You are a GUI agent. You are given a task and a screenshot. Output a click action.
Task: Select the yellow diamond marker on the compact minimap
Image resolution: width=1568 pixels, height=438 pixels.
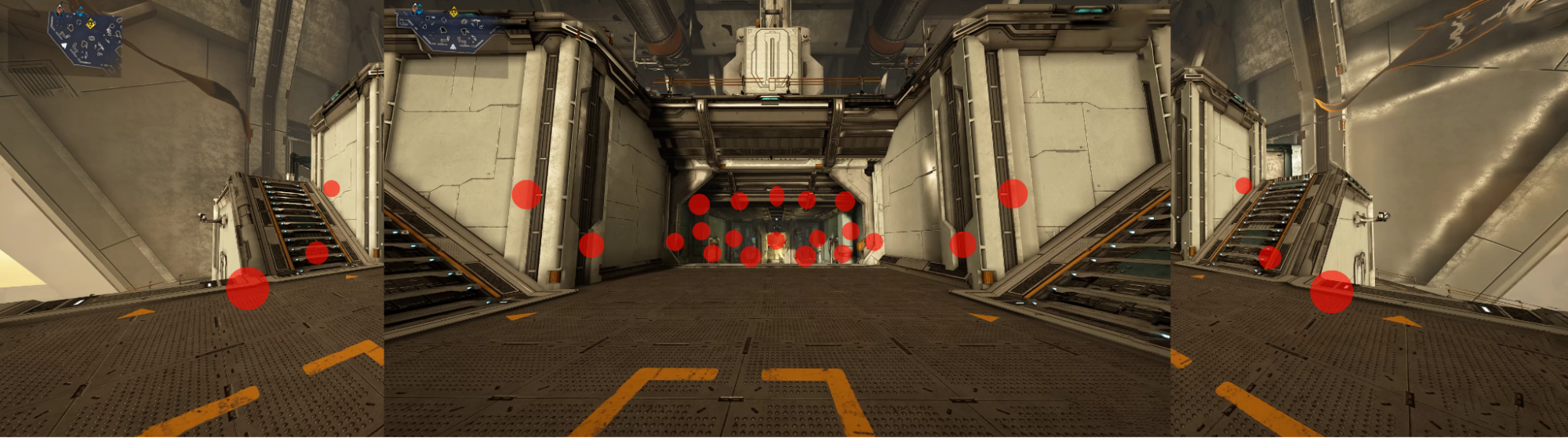point(91,24)
